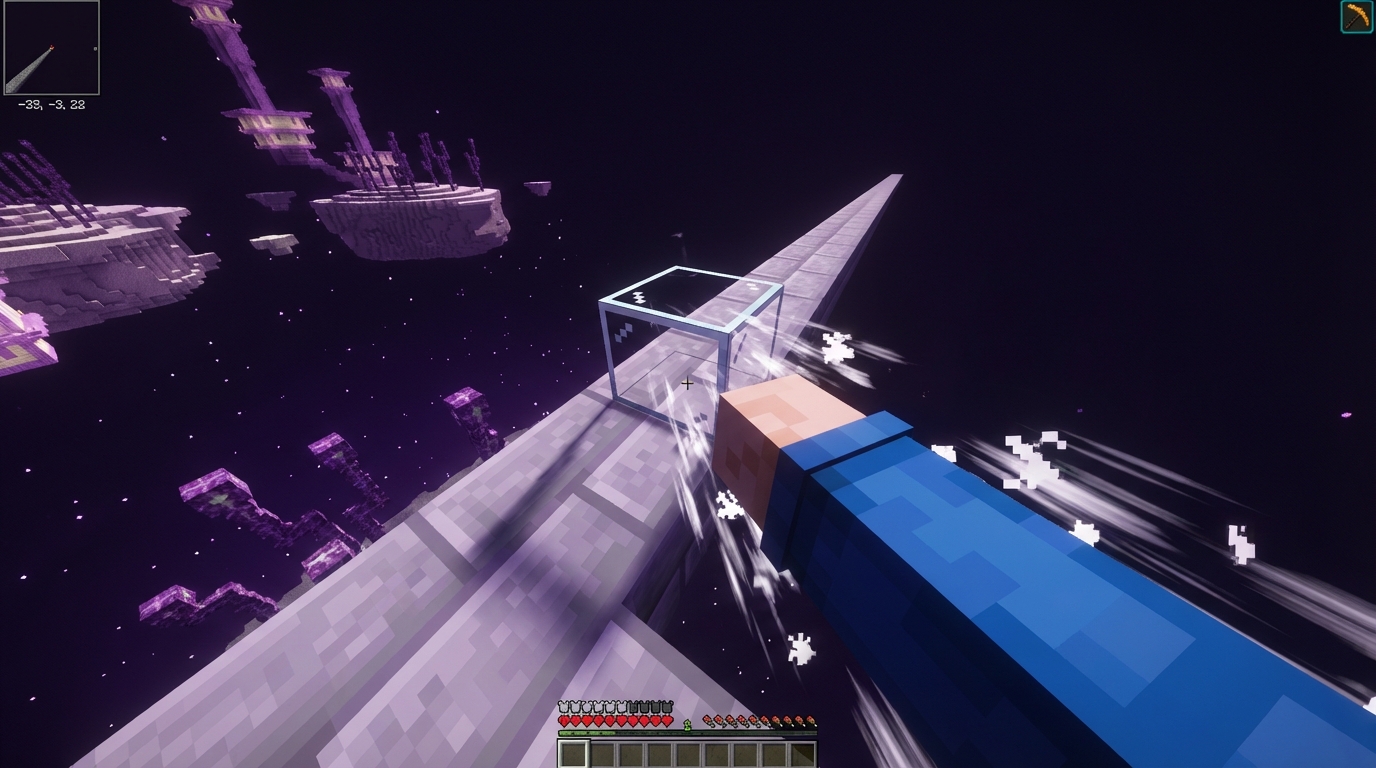Screen dimensions: 1376x768
Task: Click the leftmost red heart in the health bar
Action: (x=564, y=719)
